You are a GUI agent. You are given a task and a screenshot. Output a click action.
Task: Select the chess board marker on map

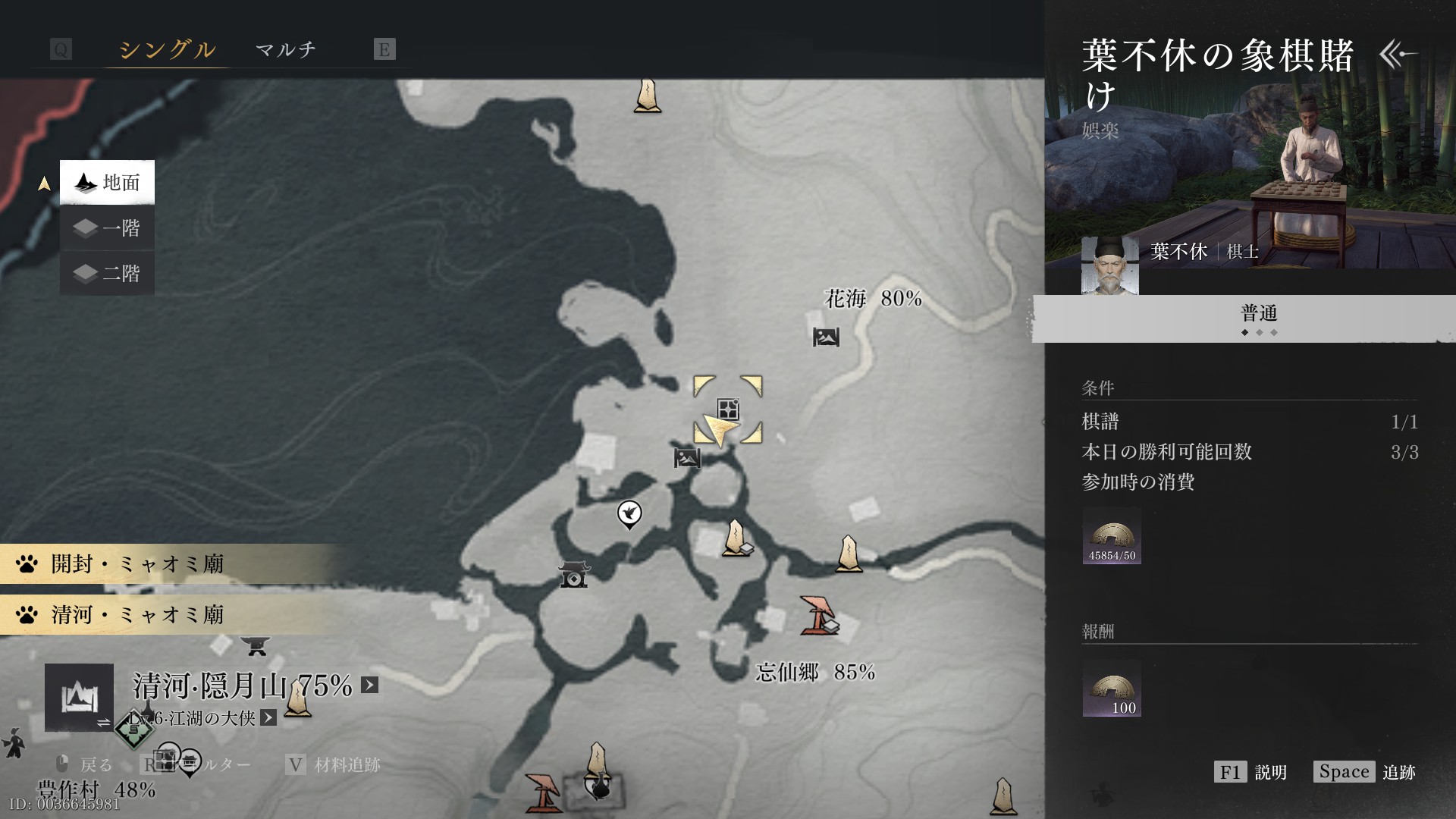tap(728, 409)
